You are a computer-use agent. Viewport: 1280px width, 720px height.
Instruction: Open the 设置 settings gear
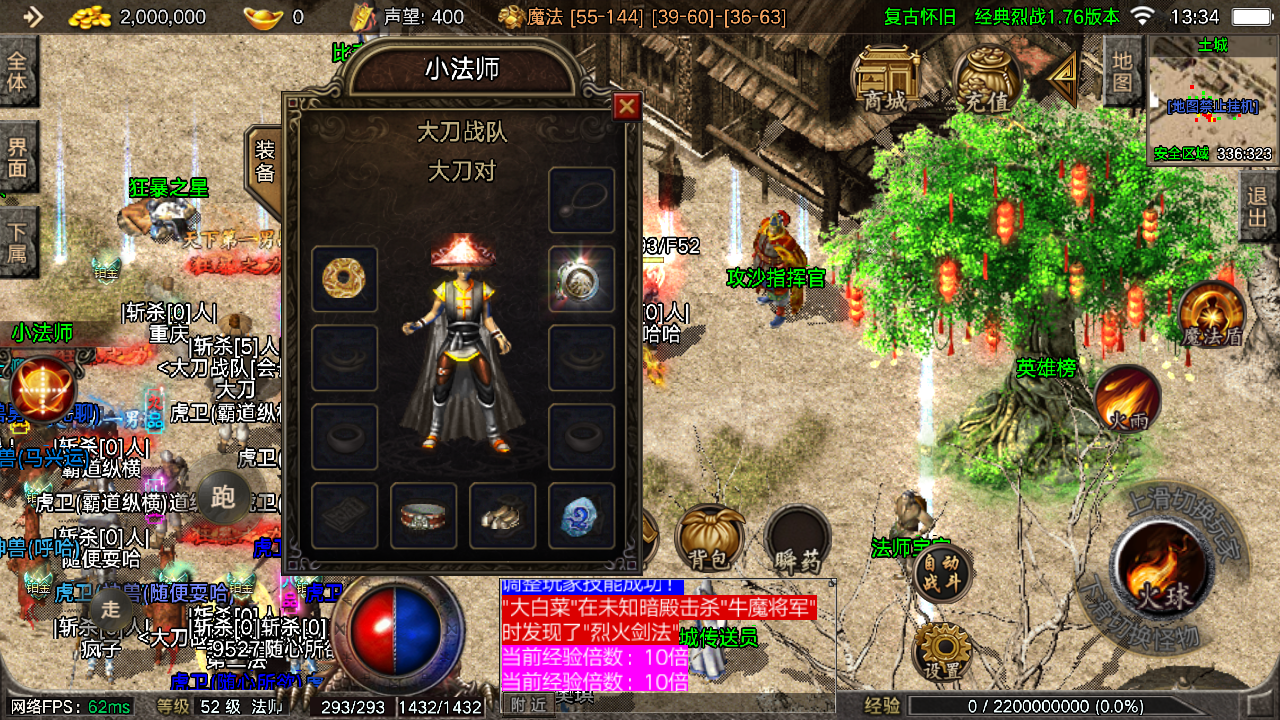tap(942, 652)
